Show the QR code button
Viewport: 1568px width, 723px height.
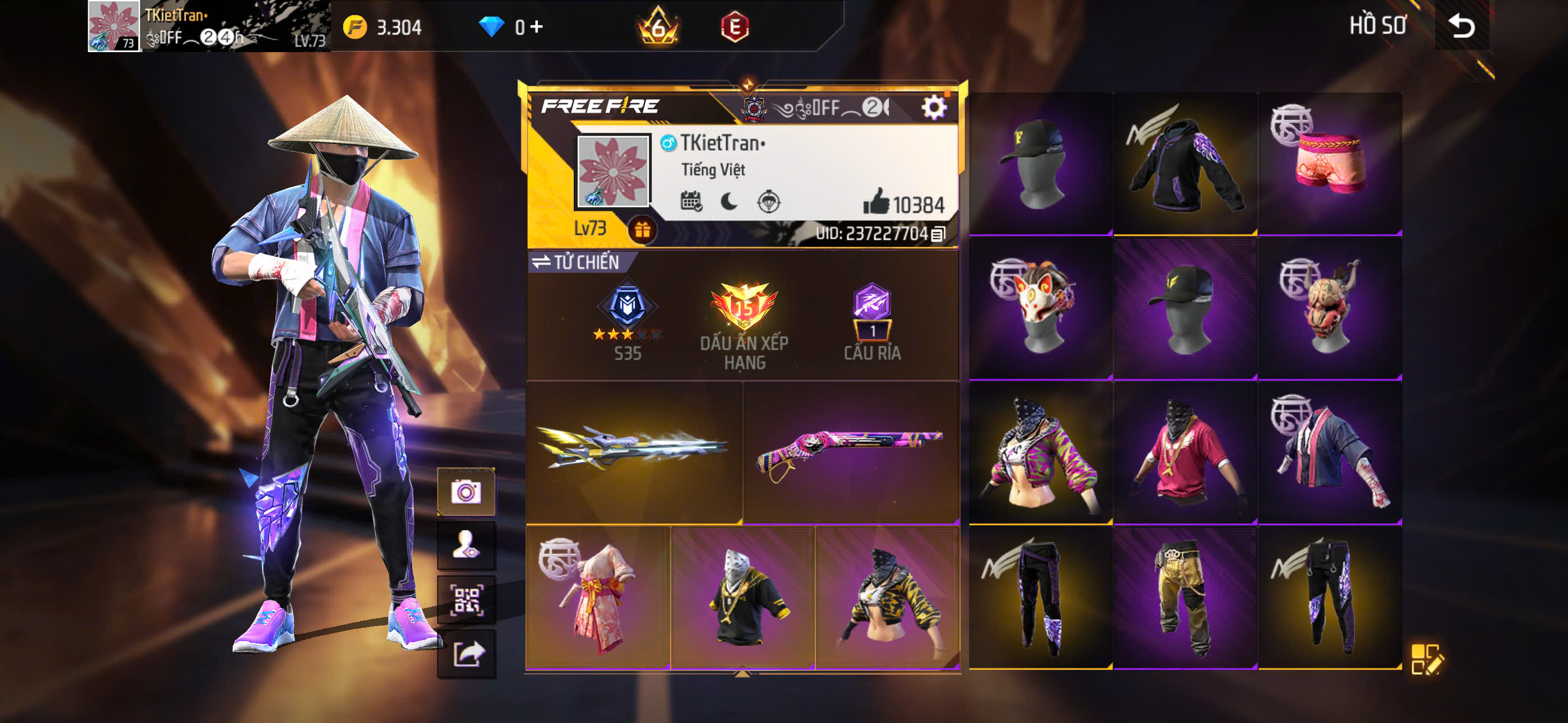pyautogui.click(x=465, y=600)
